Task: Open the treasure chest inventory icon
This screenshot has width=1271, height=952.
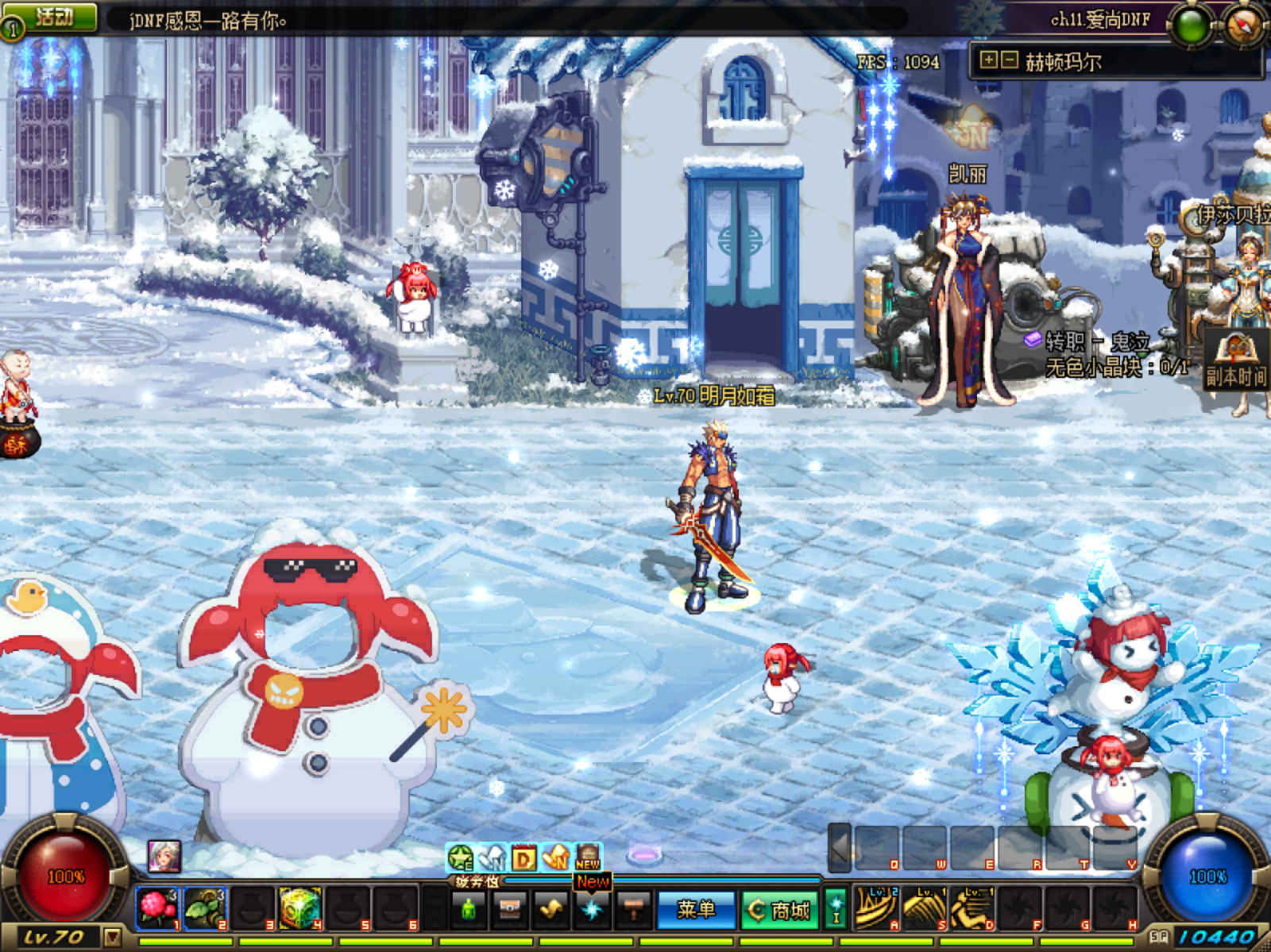Action: click(x=510, y=909)
